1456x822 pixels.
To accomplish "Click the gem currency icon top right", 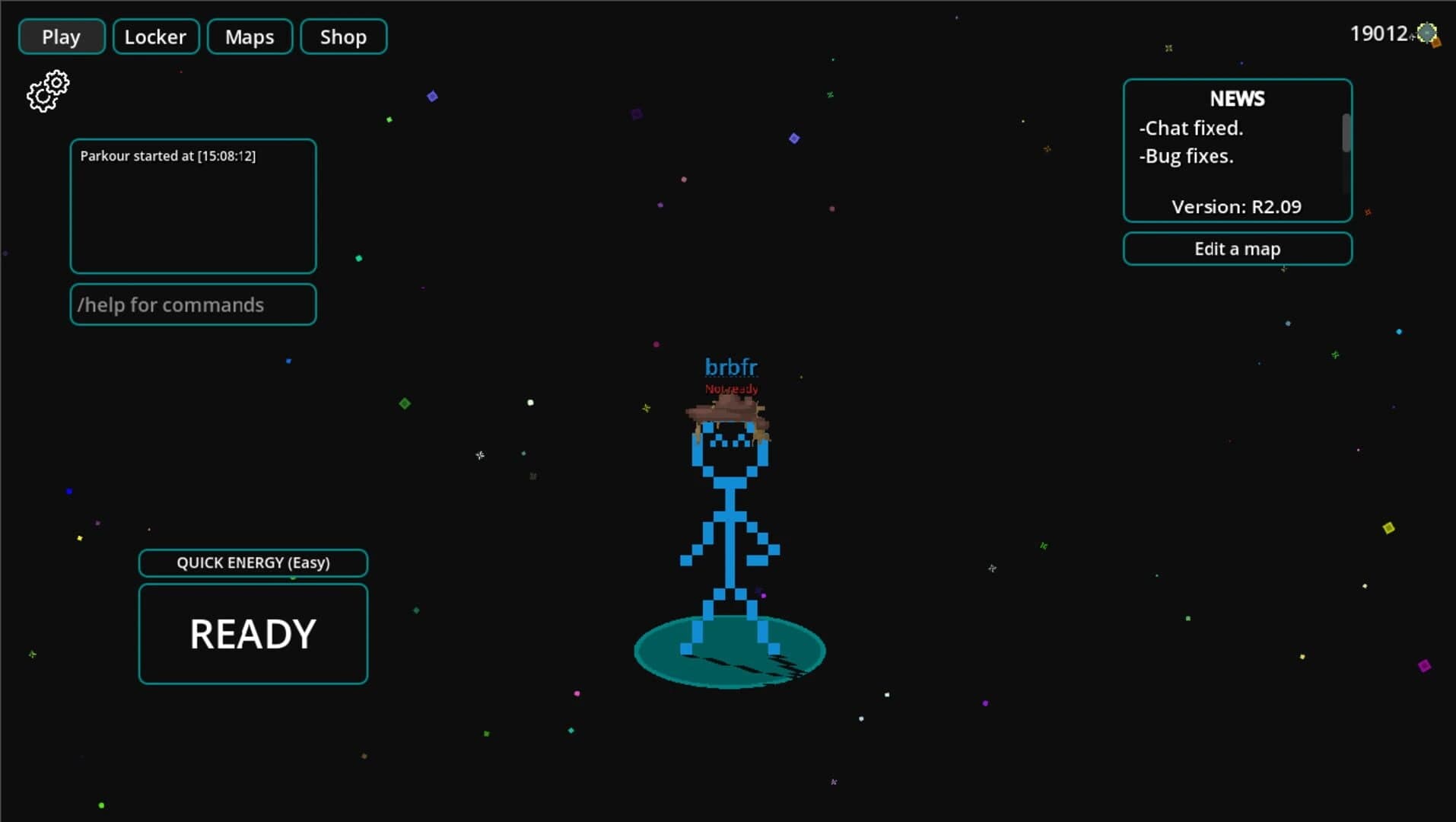I will tap(1427, 33).
